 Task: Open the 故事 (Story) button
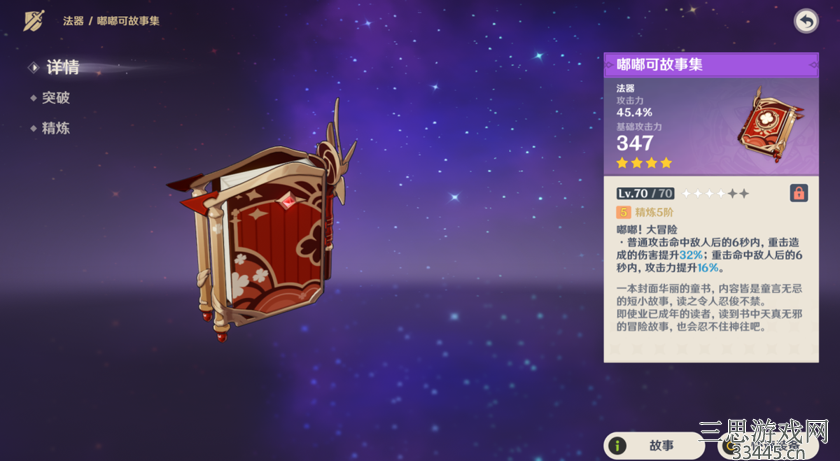(655, 445)
